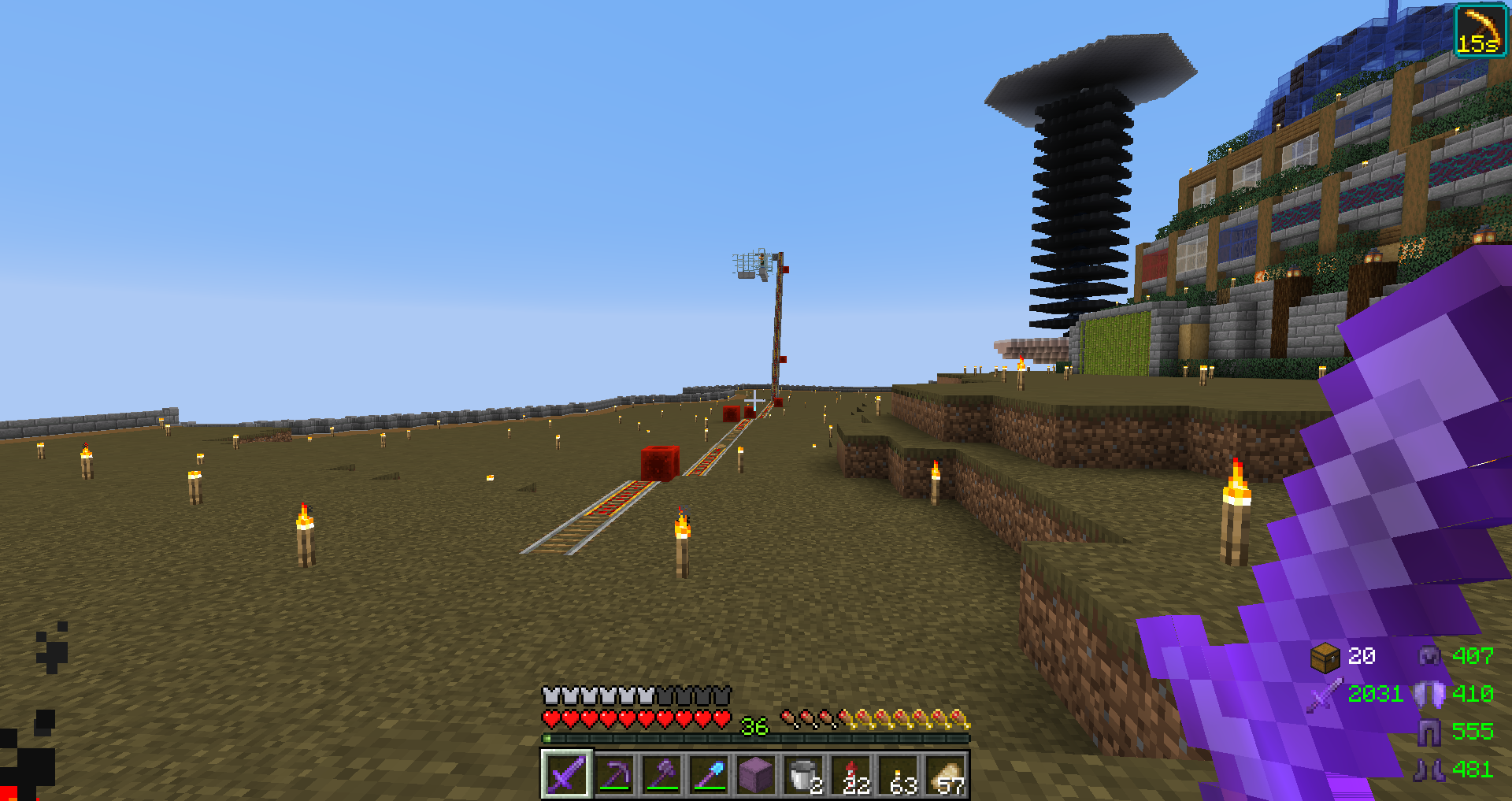
Task: Click the leggings durability icon
Action: point(1429,732)
